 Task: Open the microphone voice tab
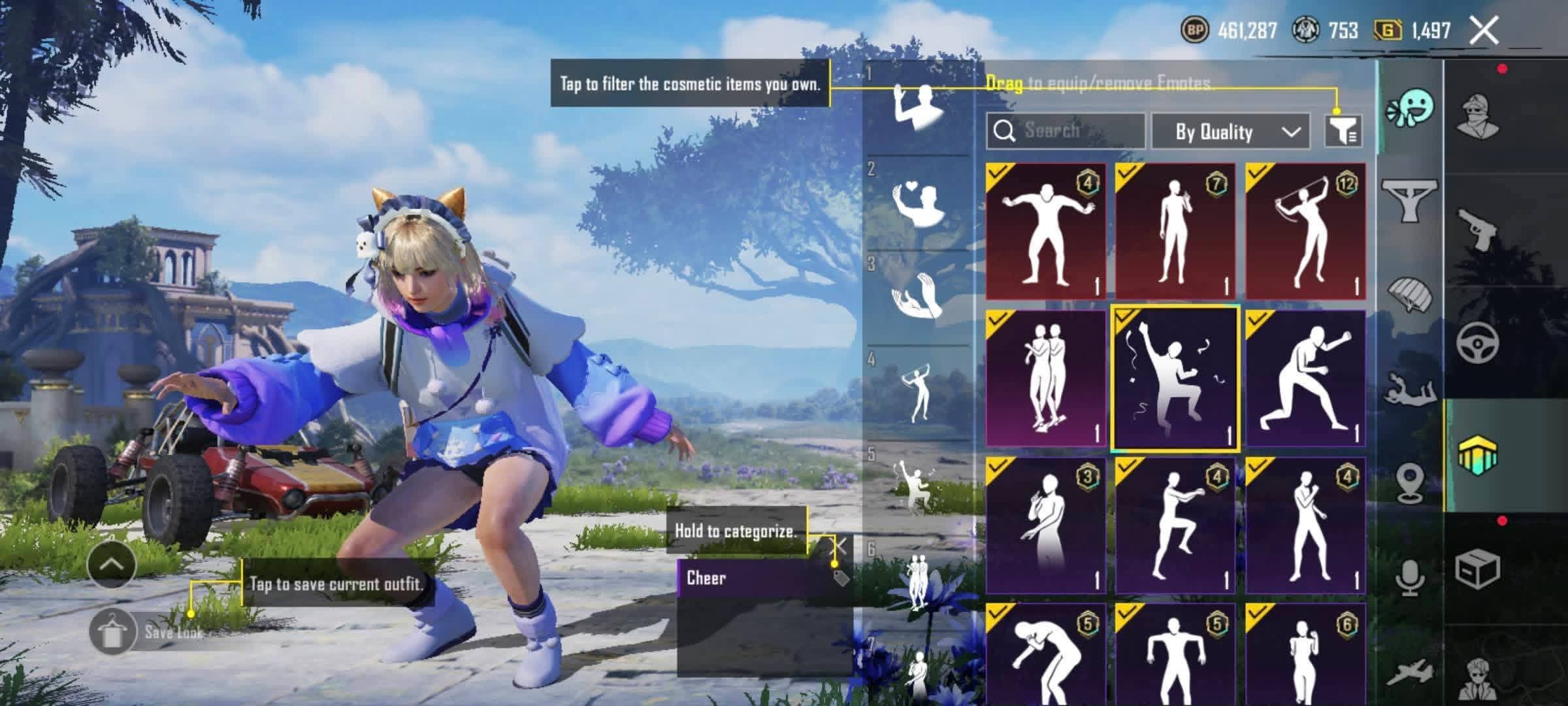pyautogui.click(x=1411, y=577)
